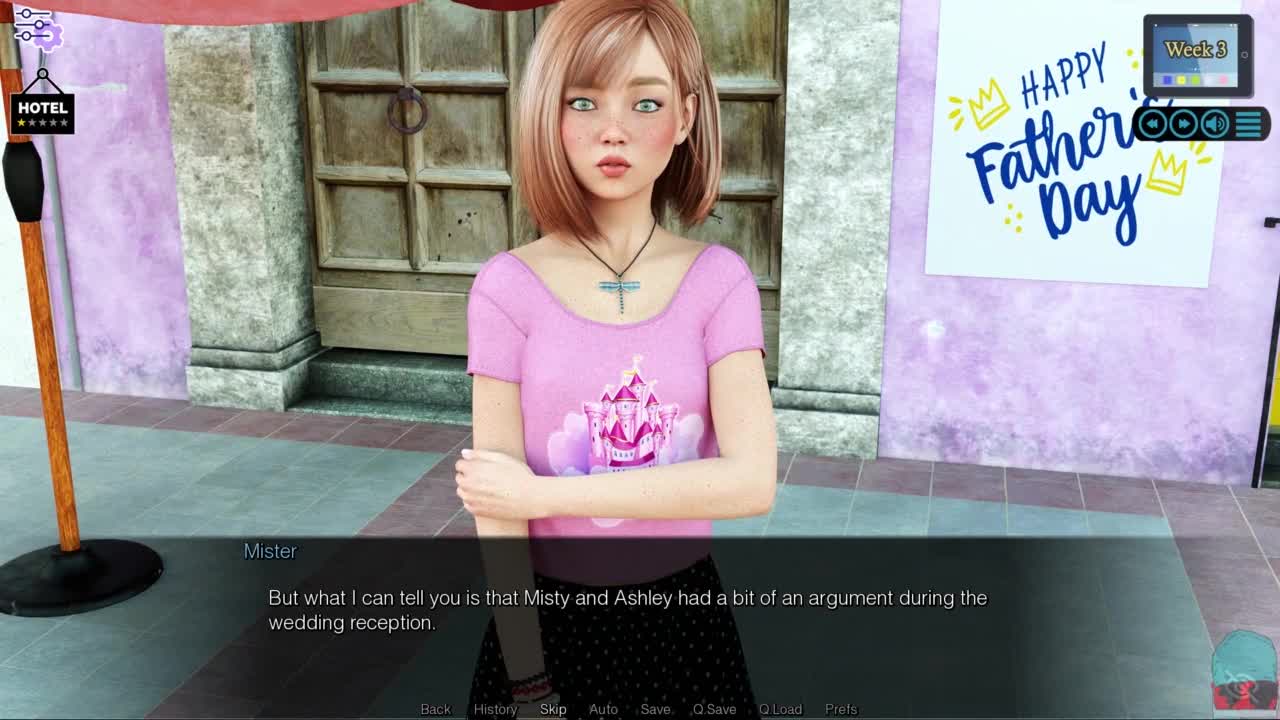Click the HOTEL star-rating sign
The width and height of the screenshot is (1280, 720).
42,112
